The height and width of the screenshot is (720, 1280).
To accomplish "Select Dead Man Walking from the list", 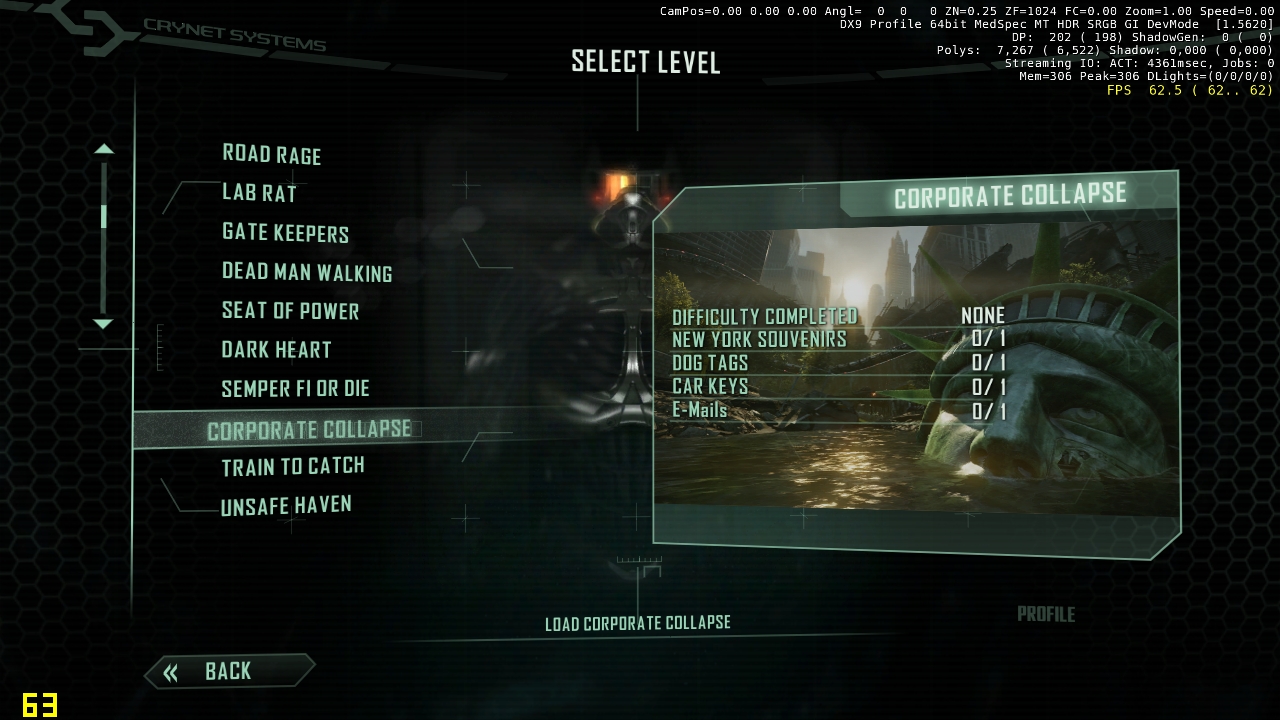I will point(306,272).
